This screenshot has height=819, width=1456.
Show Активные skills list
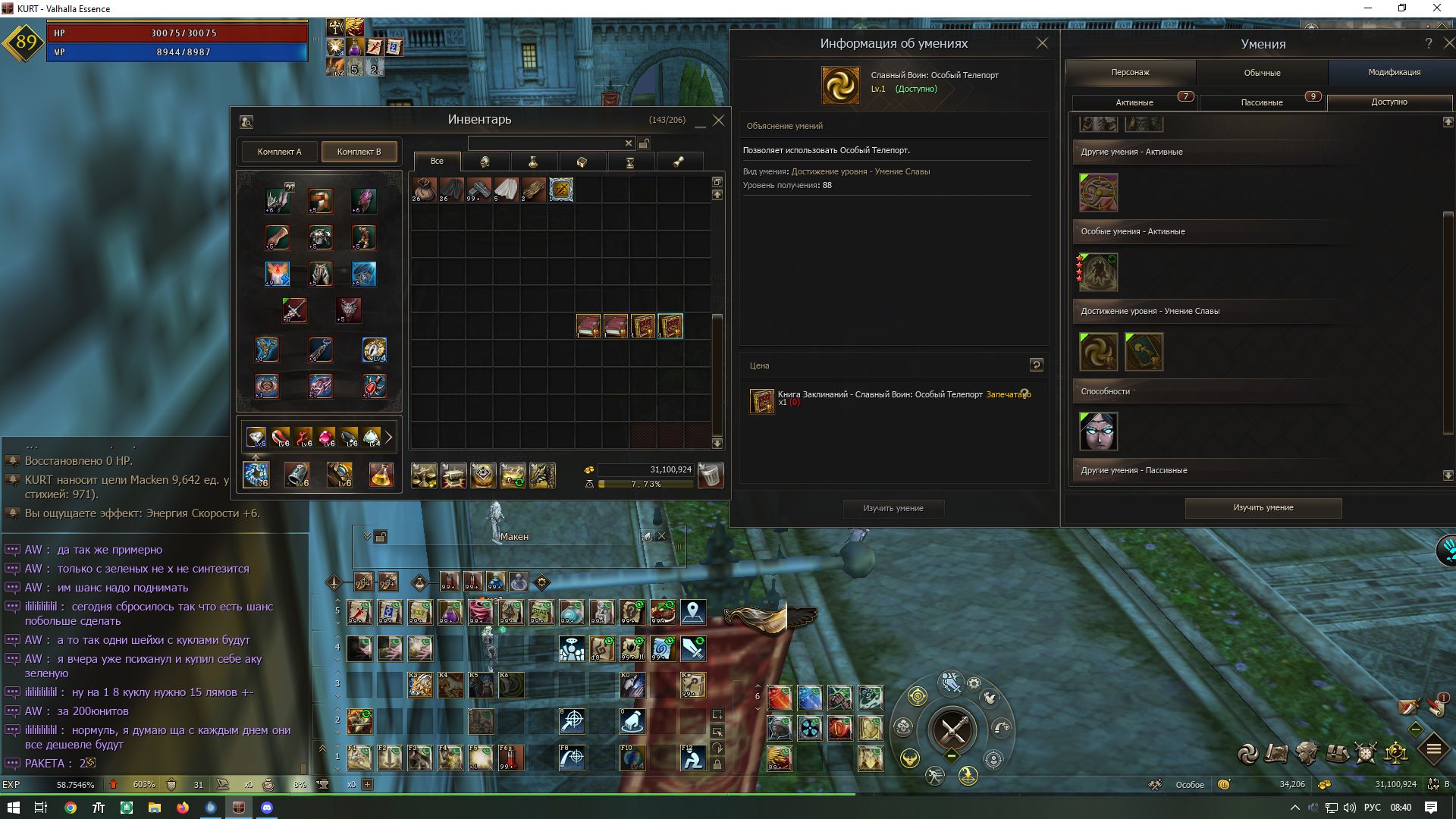pos(1134,102)
